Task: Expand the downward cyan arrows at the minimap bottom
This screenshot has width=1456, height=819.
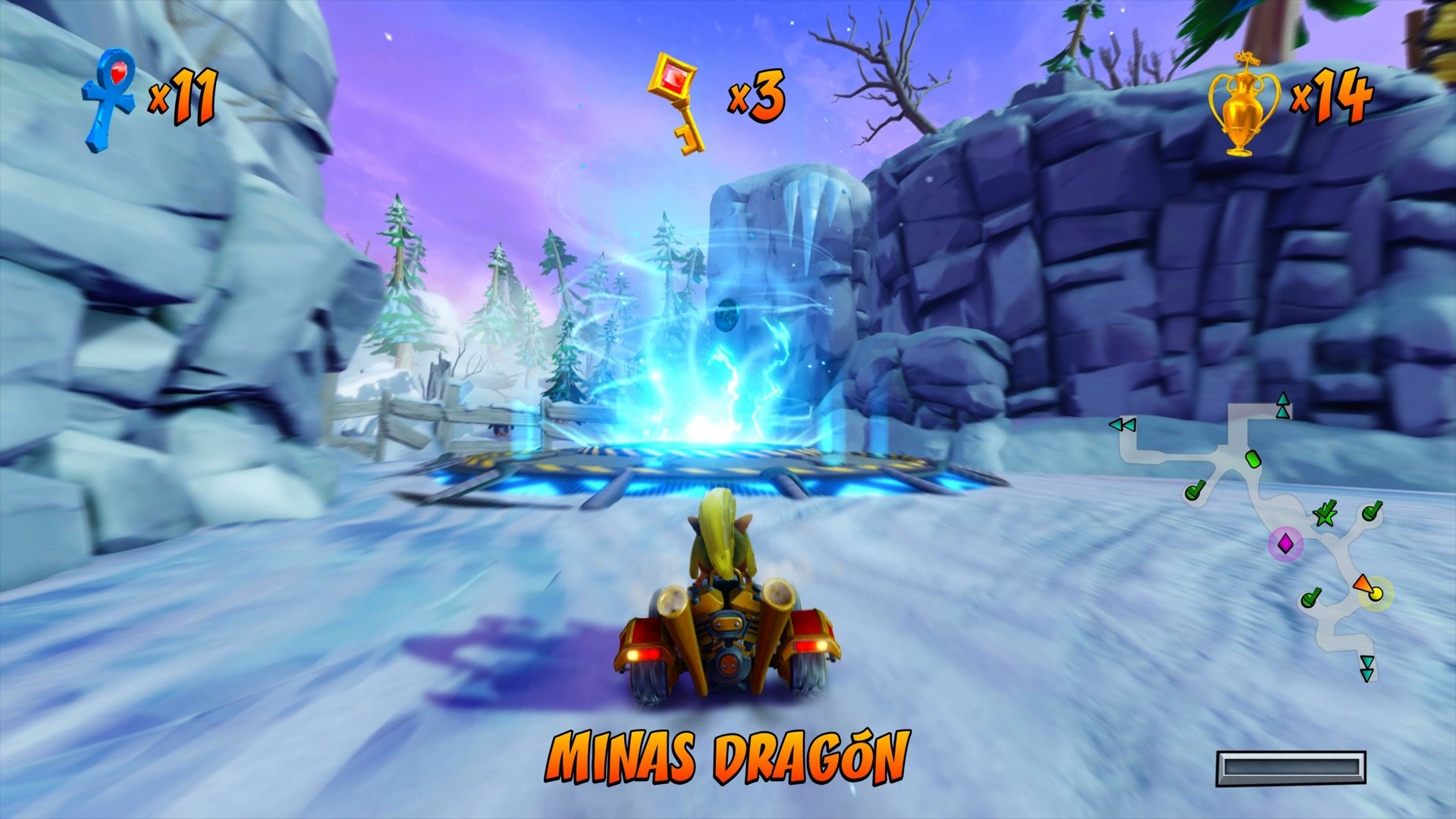Action: (1367, 667)
